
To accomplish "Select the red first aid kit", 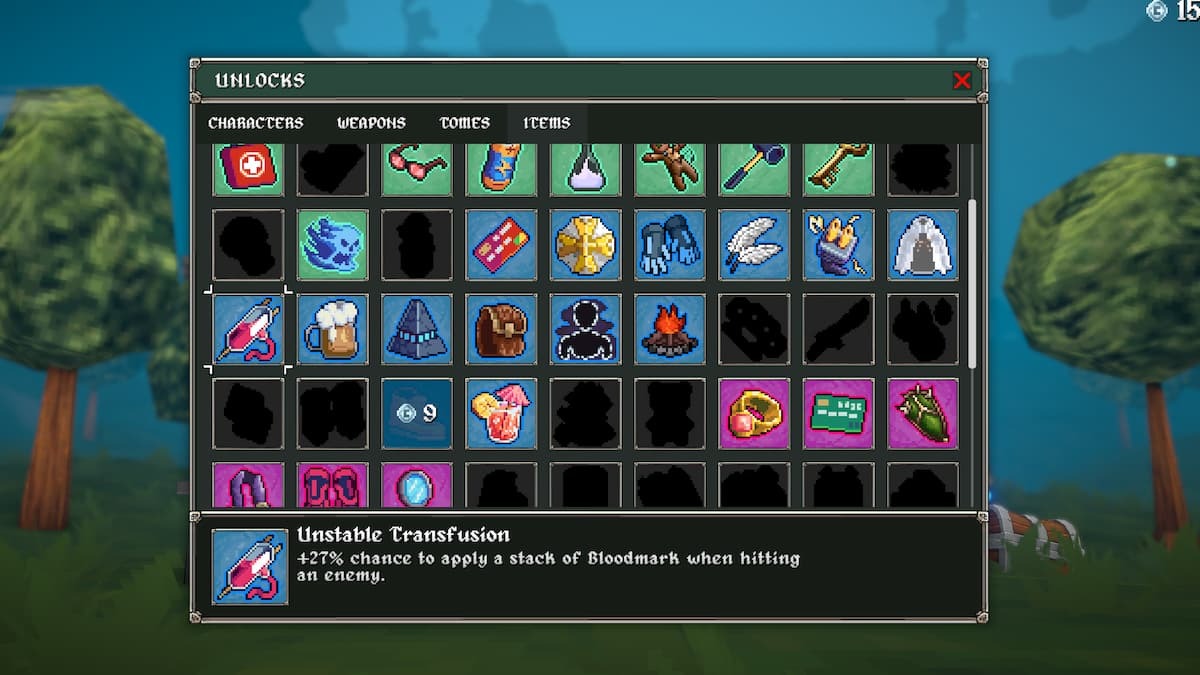I will pos(248,168).
